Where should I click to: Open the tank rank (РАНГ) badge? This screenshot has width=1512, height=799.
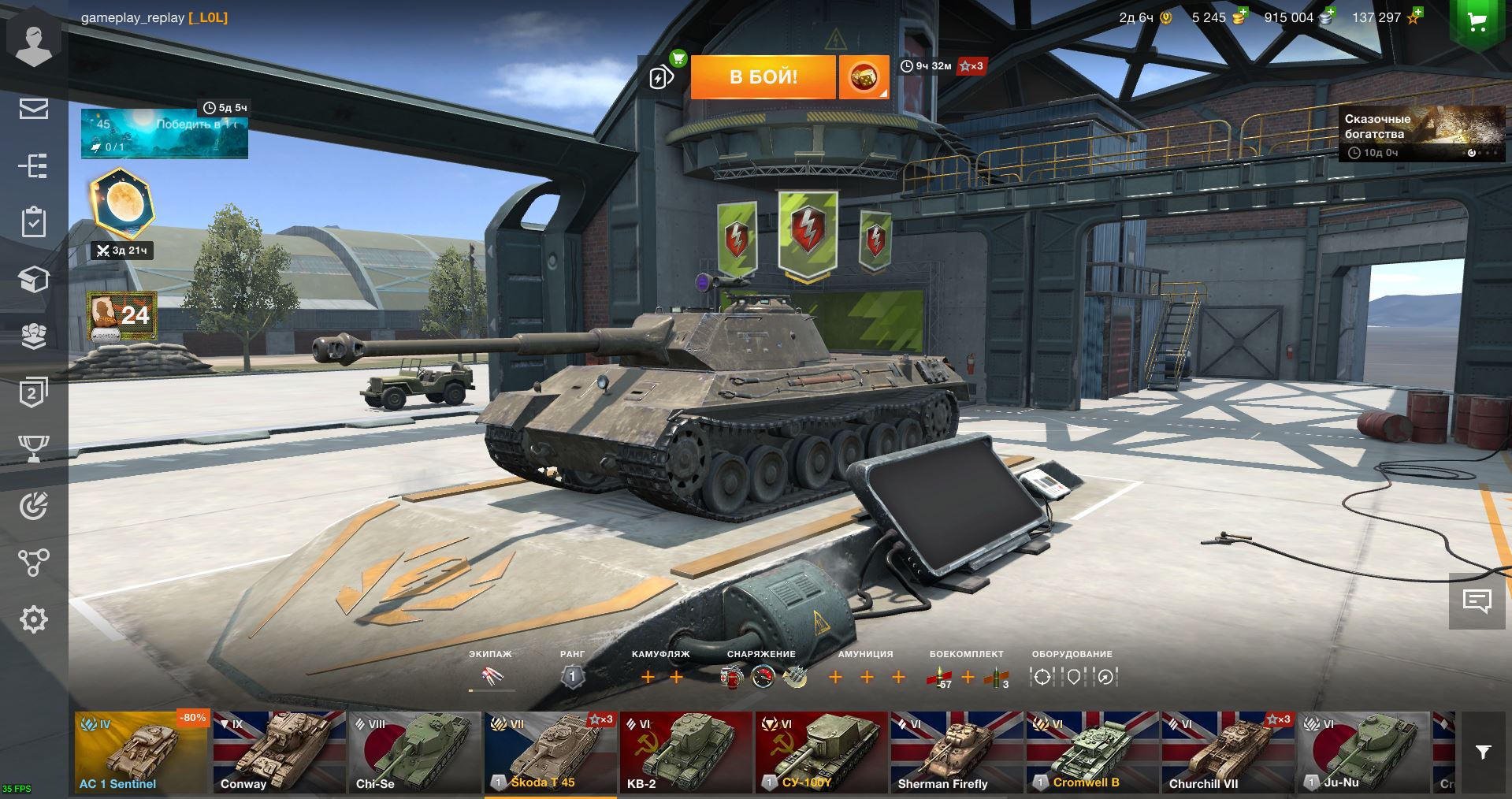tap(573, 676)
